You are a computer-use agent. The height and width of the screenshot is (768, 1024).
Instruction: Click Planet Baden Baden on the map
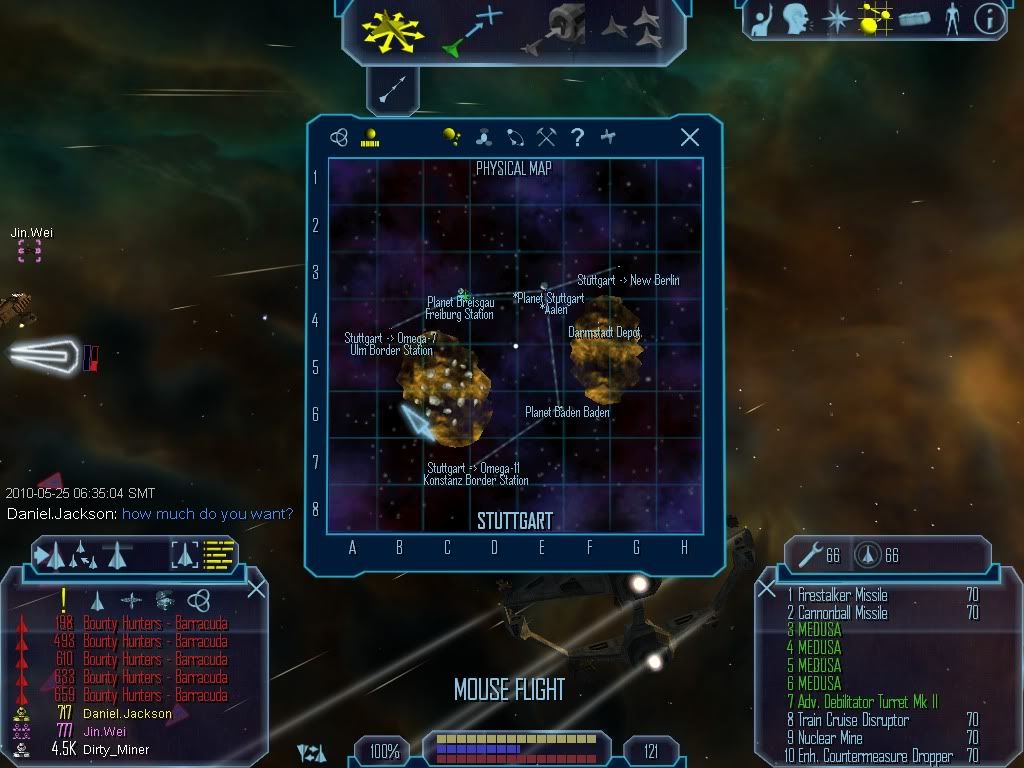pyautogui.click(x=567, y=412)
